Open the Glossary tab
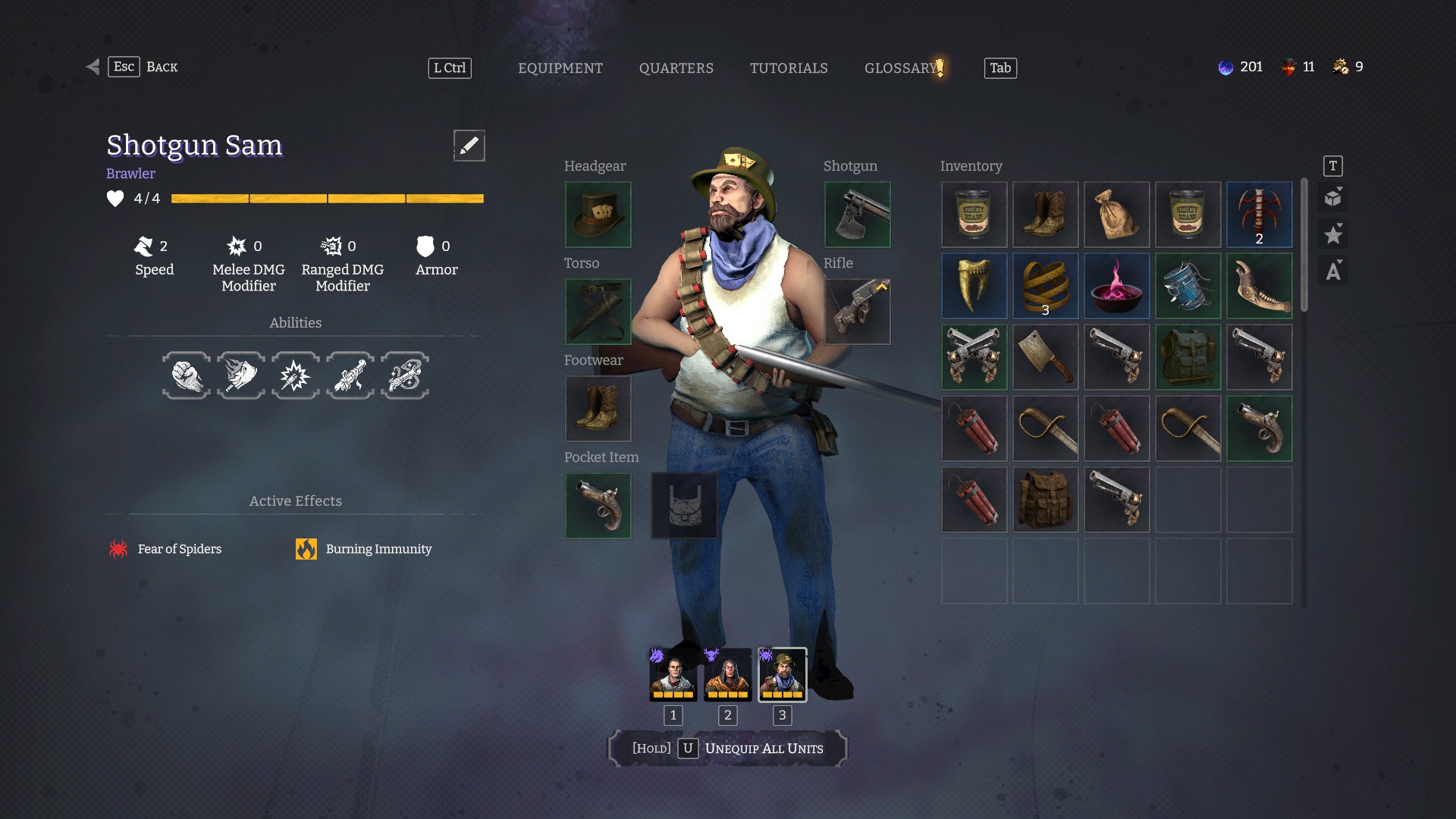 tap(901, 68)
